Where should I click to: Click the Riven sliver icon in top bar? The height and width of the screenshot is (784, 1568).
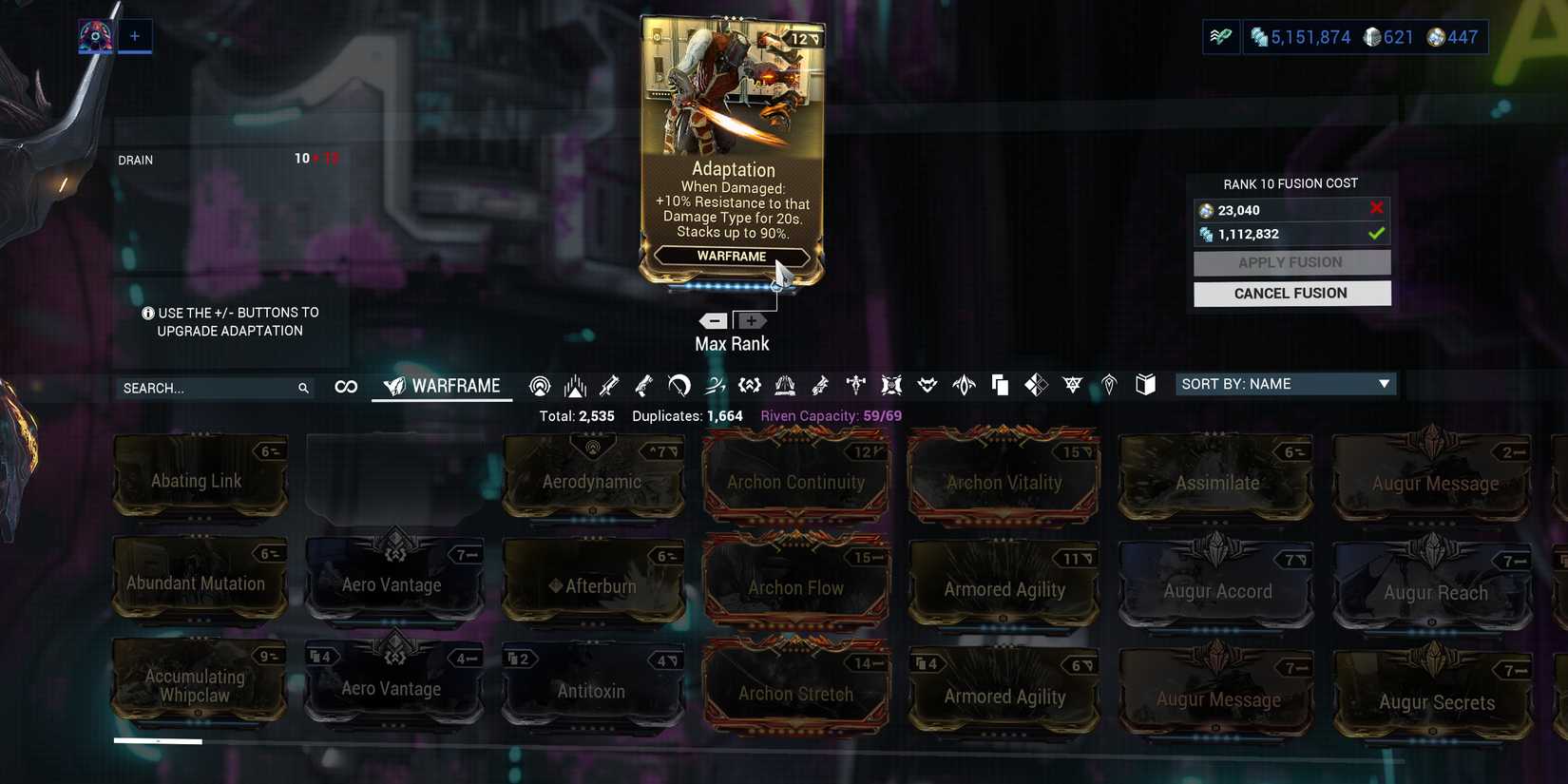[1221, 36]
